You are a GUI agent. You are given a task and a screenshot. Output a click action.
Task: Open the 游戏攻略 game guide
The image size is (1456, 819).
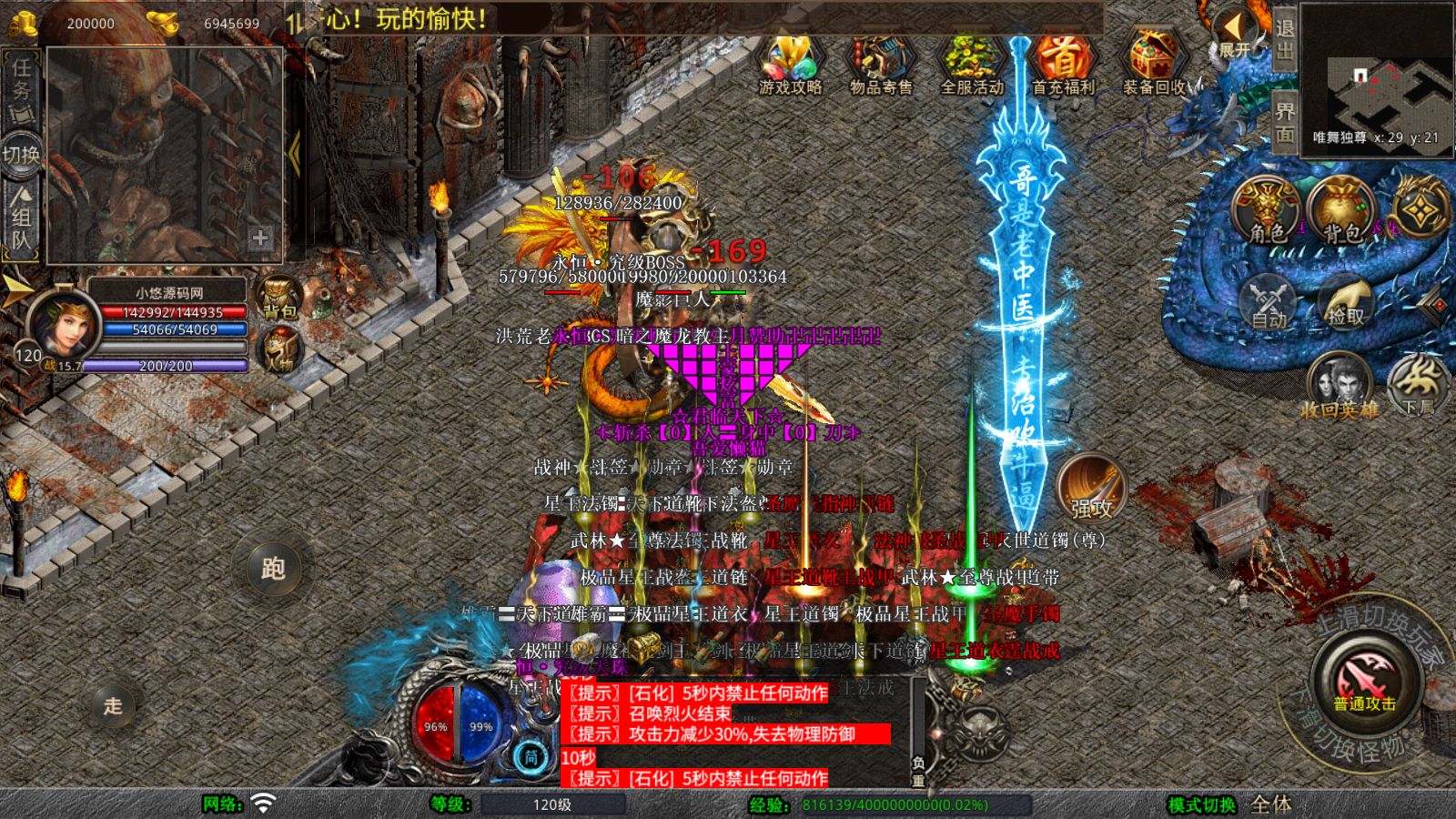tap(790, 64)
